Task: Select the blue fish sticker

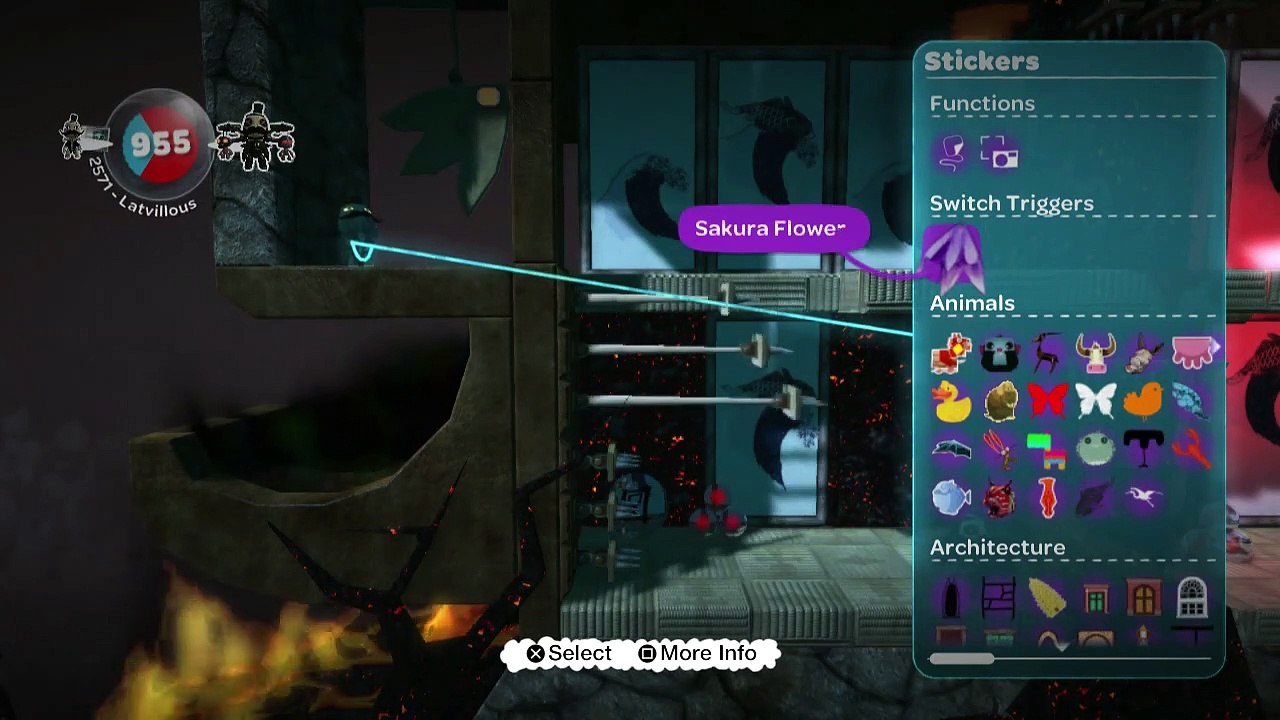Action: [951, 497]
